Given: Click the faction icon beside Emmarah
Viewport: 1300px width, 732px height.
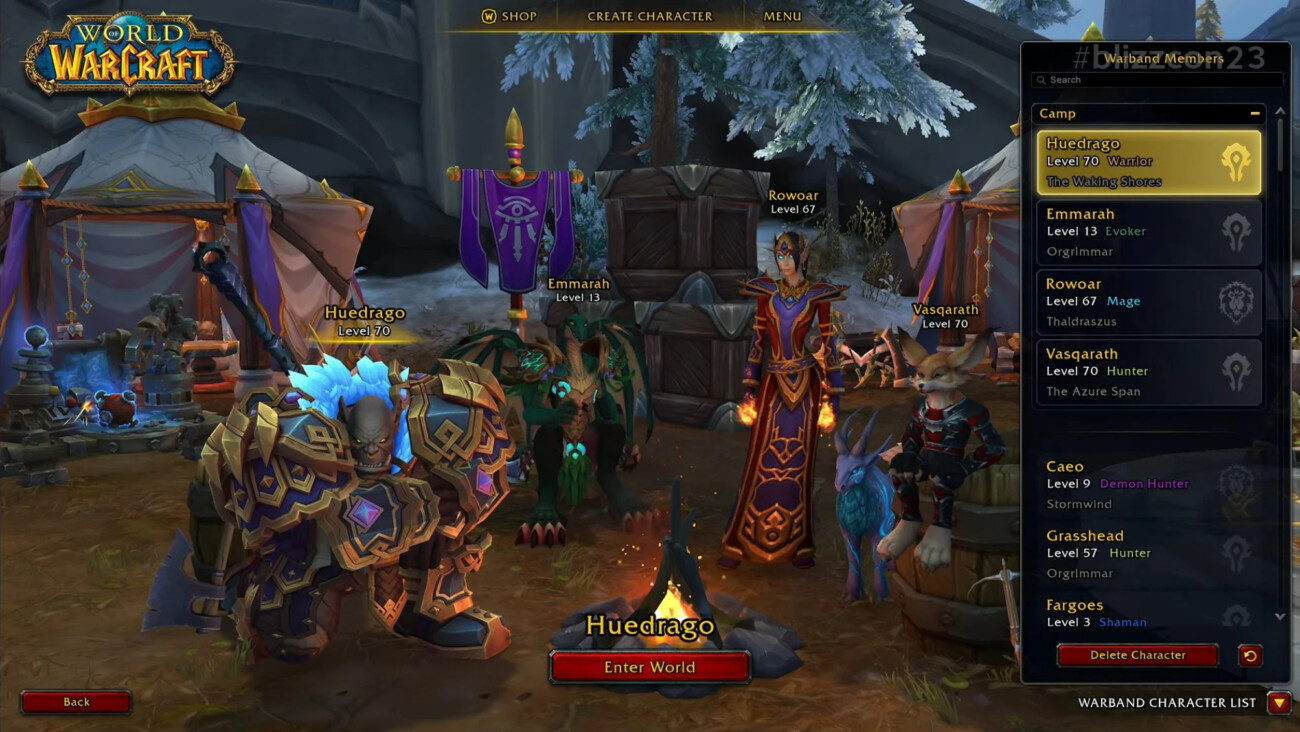Looking at the screenshot, I should (1237, 230).
